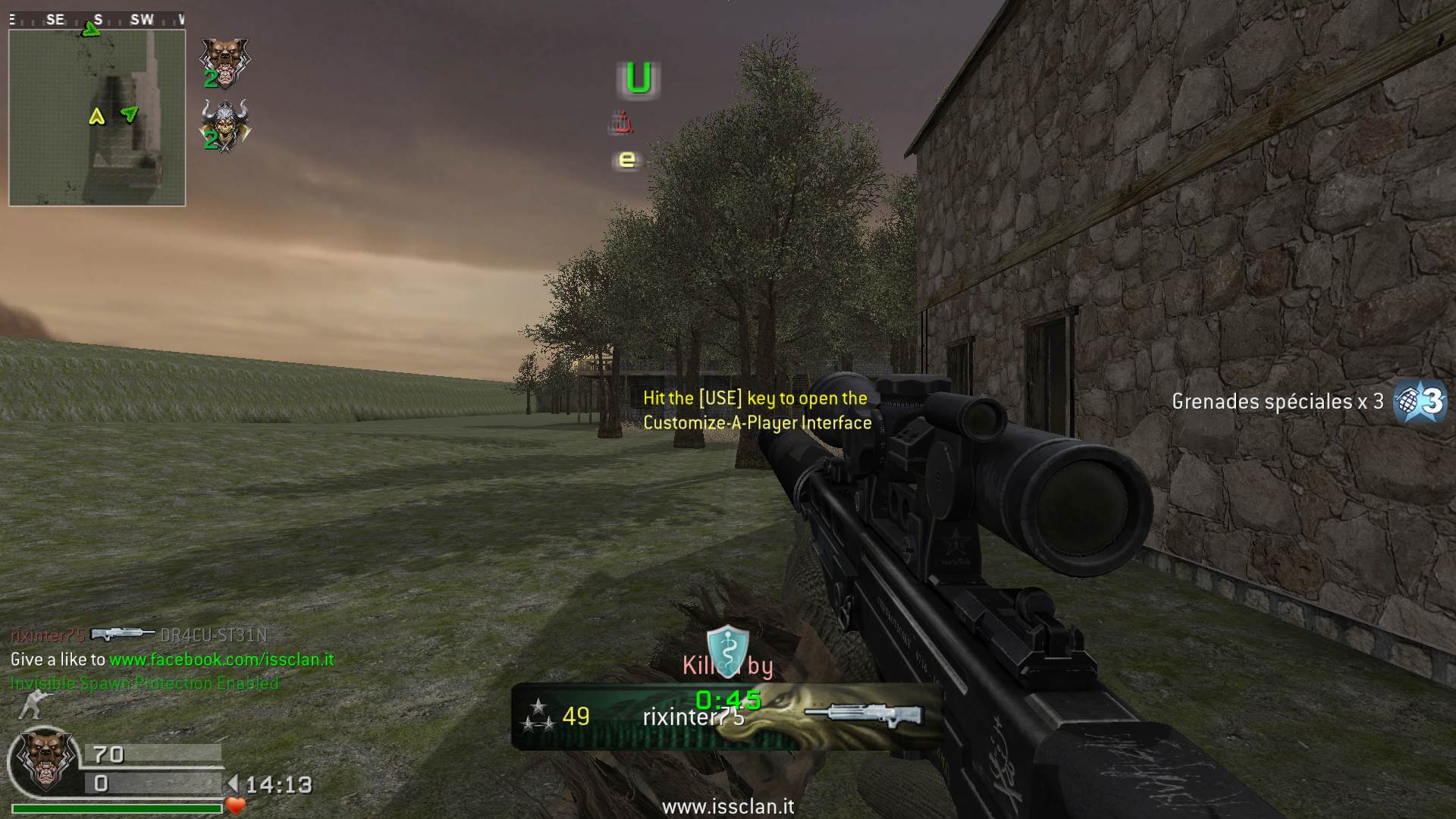This screenshot has height=819, width=1456.
Task: Click the minimap in the corner
Action: pyautogui.click(x=97, y=118)
